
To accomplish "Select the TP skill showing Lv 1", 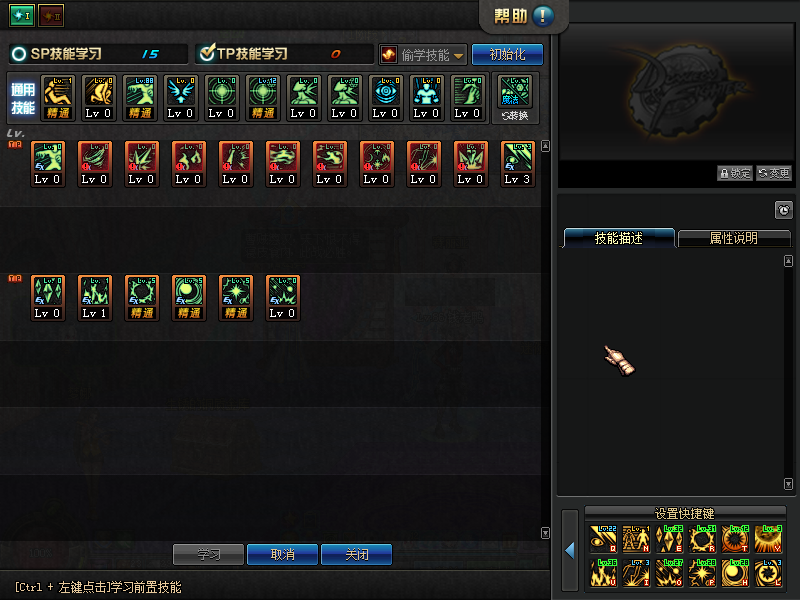I will 95,297.
